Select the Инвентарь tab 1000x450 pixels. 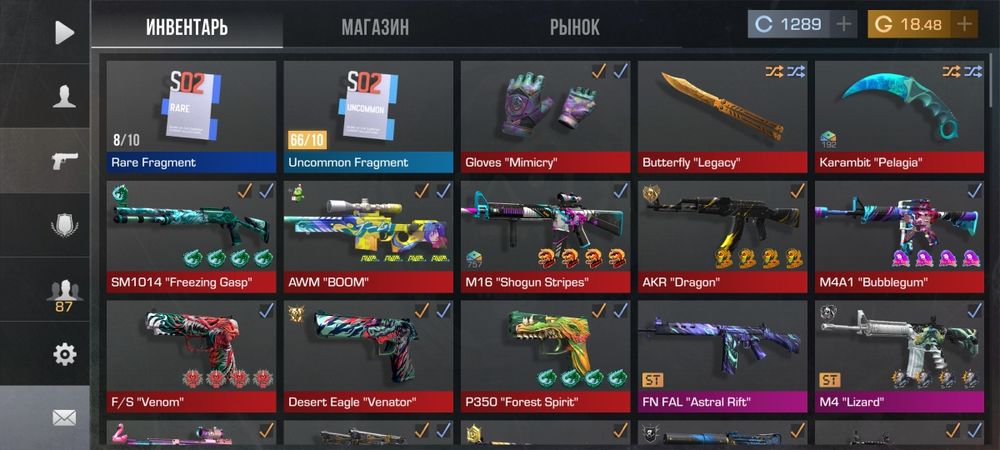[187, 27]
